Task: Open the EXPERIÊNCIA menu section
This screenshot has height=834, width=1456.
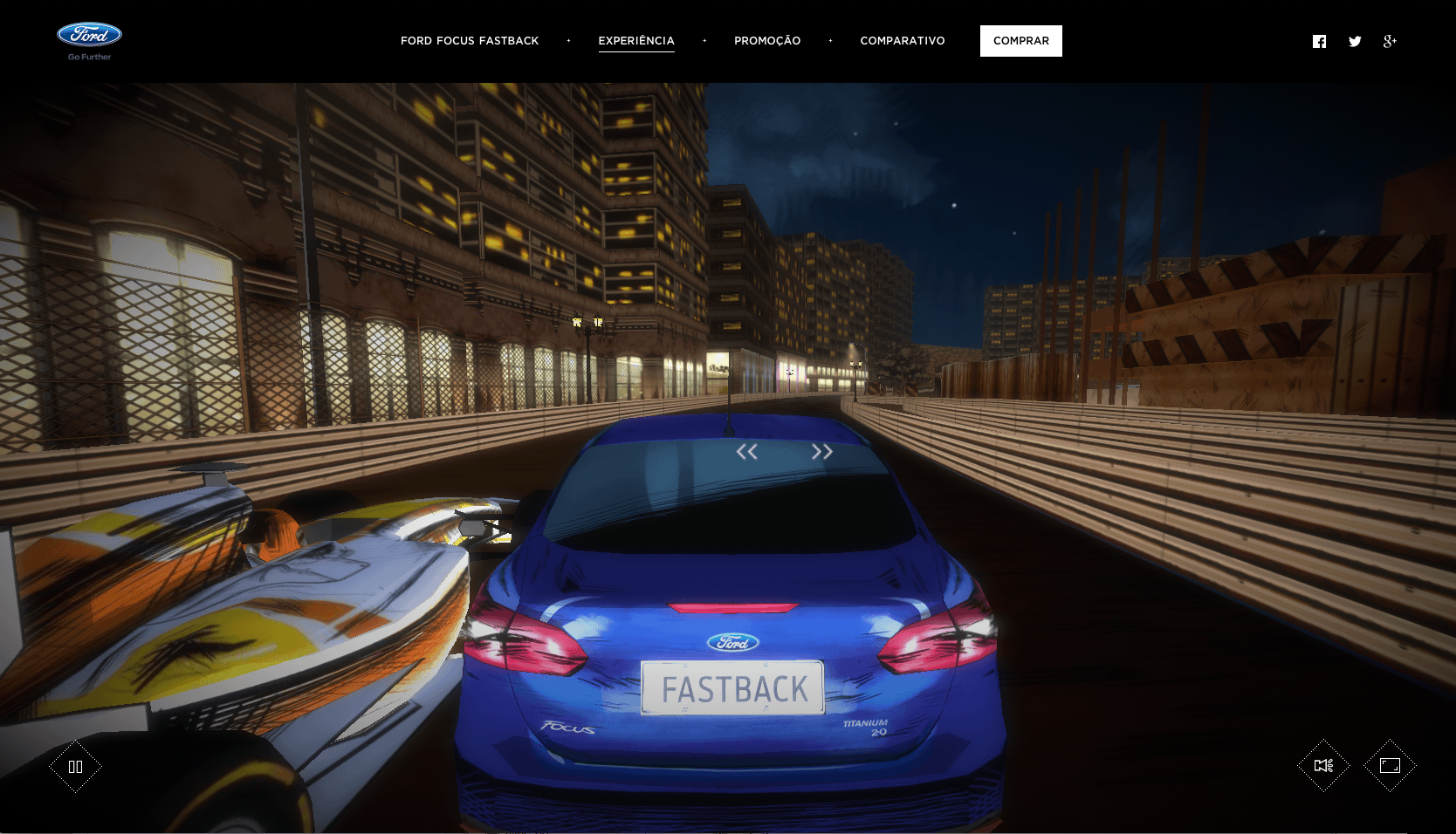Action: (x=635, y=41)
